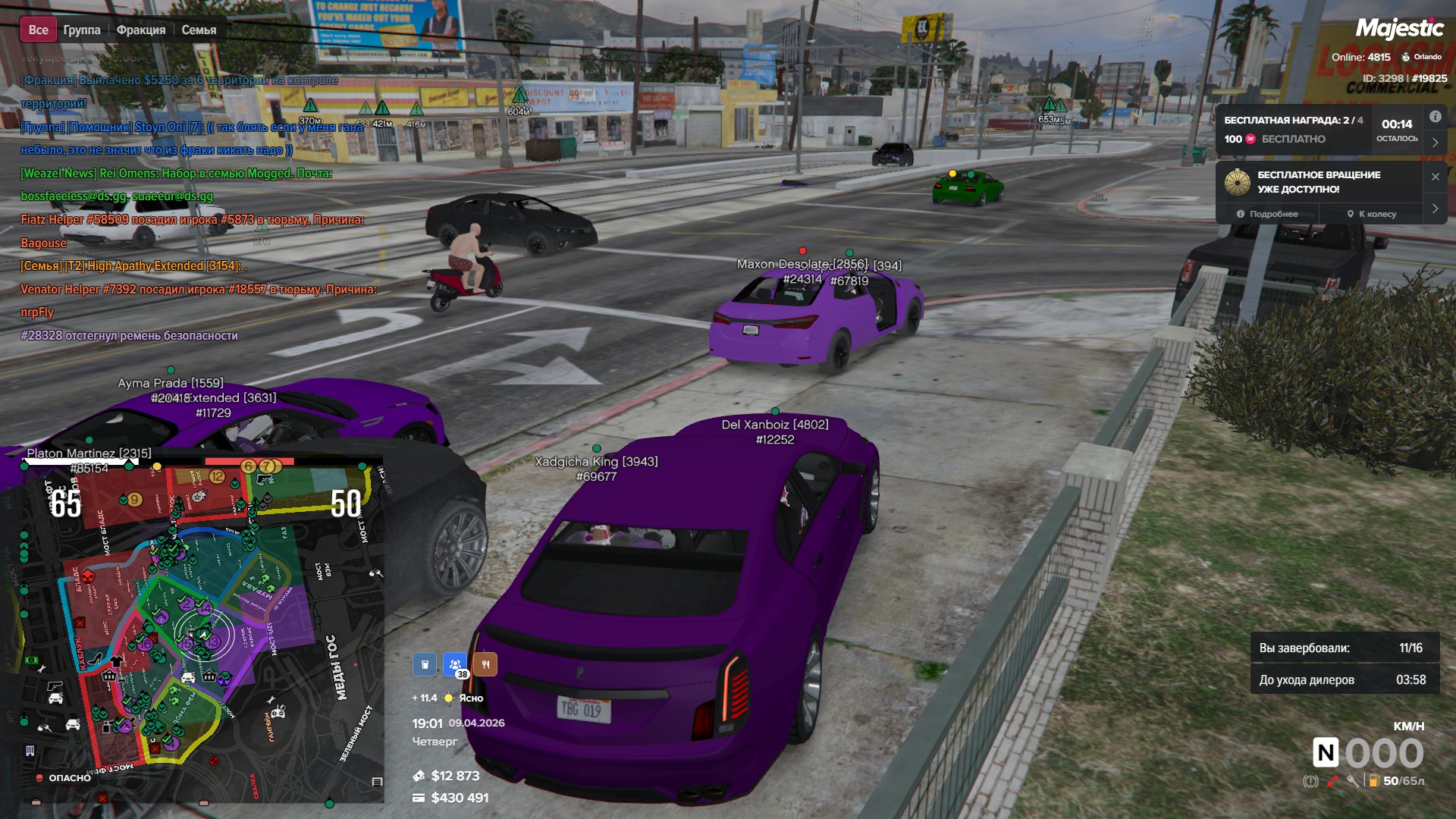Click the golden fortune wheel icon
1456x819 pixels.
click(x=1237, y=182)
